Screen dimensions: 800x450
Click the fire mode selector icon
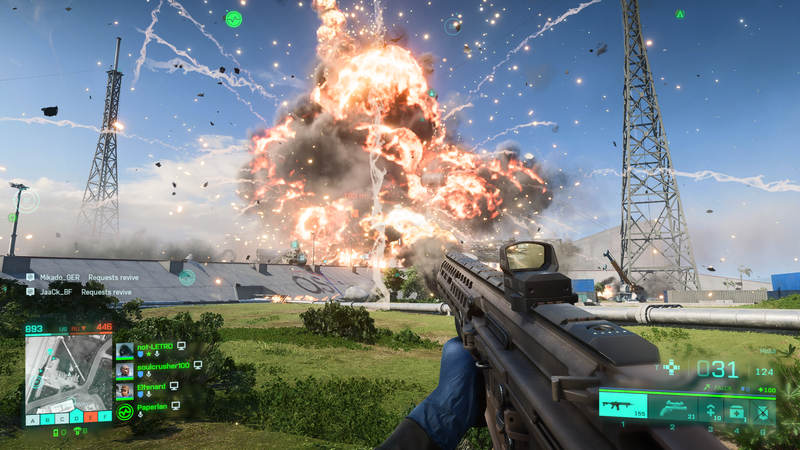[672, 367]
